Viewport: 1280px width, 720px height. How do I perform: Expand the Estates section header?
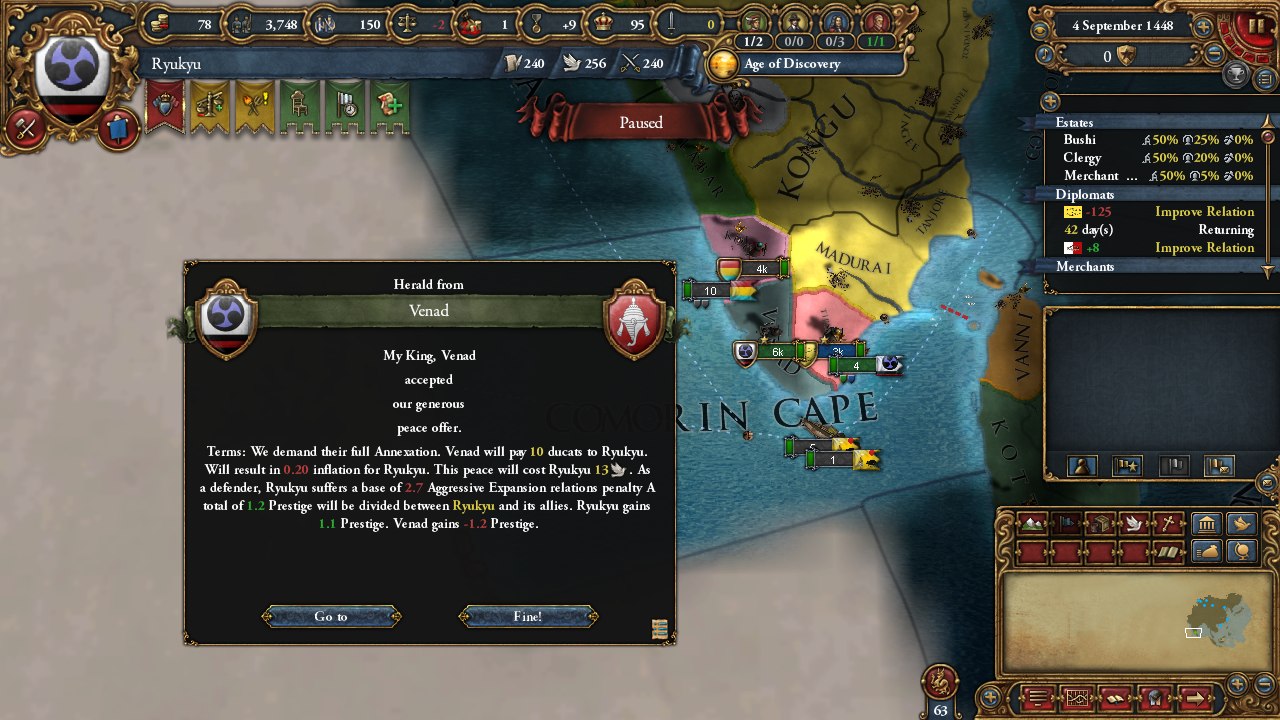coord(1072,122)
